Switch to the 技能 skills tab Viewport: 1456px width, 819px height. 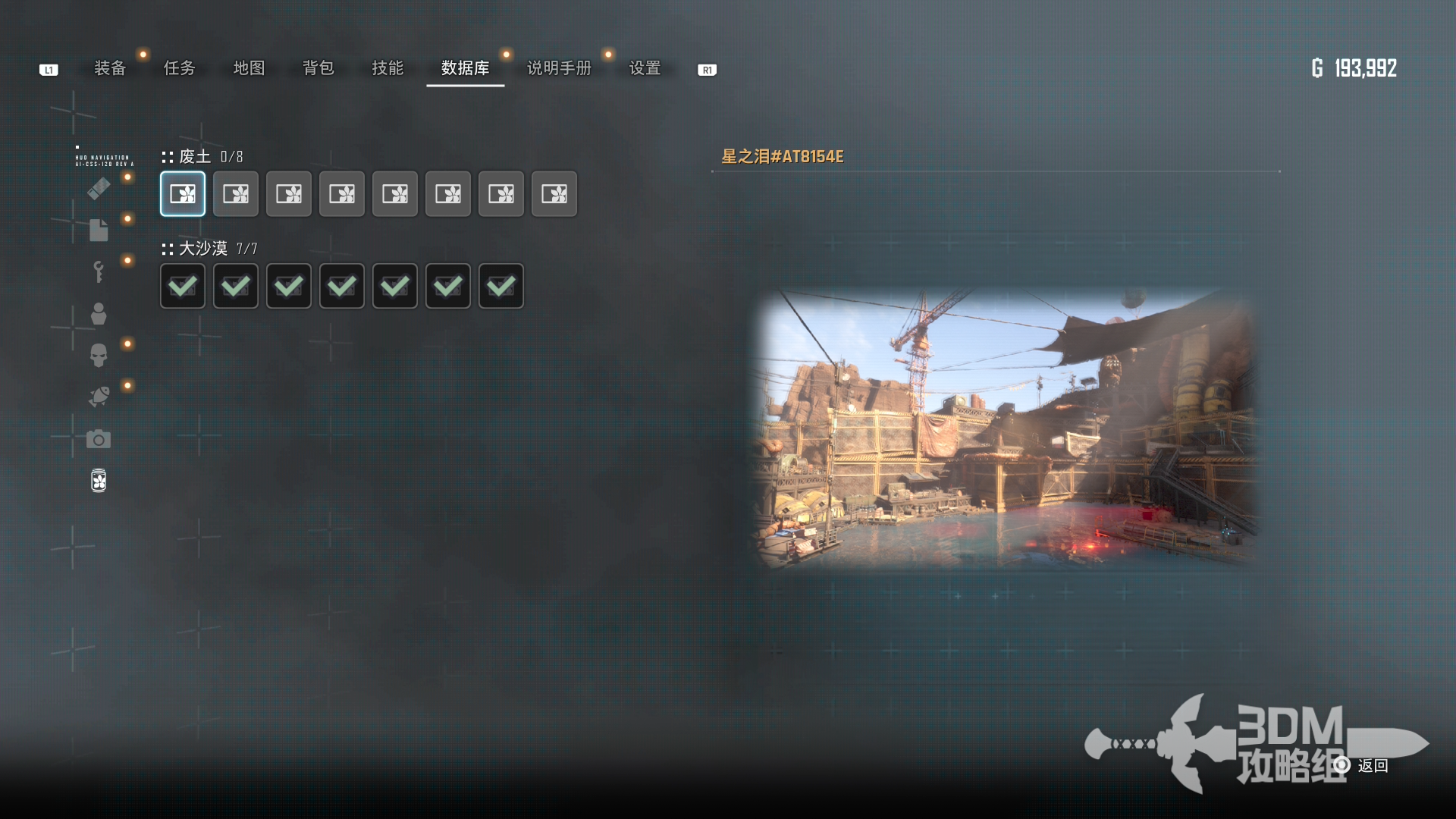click(388, 68)
